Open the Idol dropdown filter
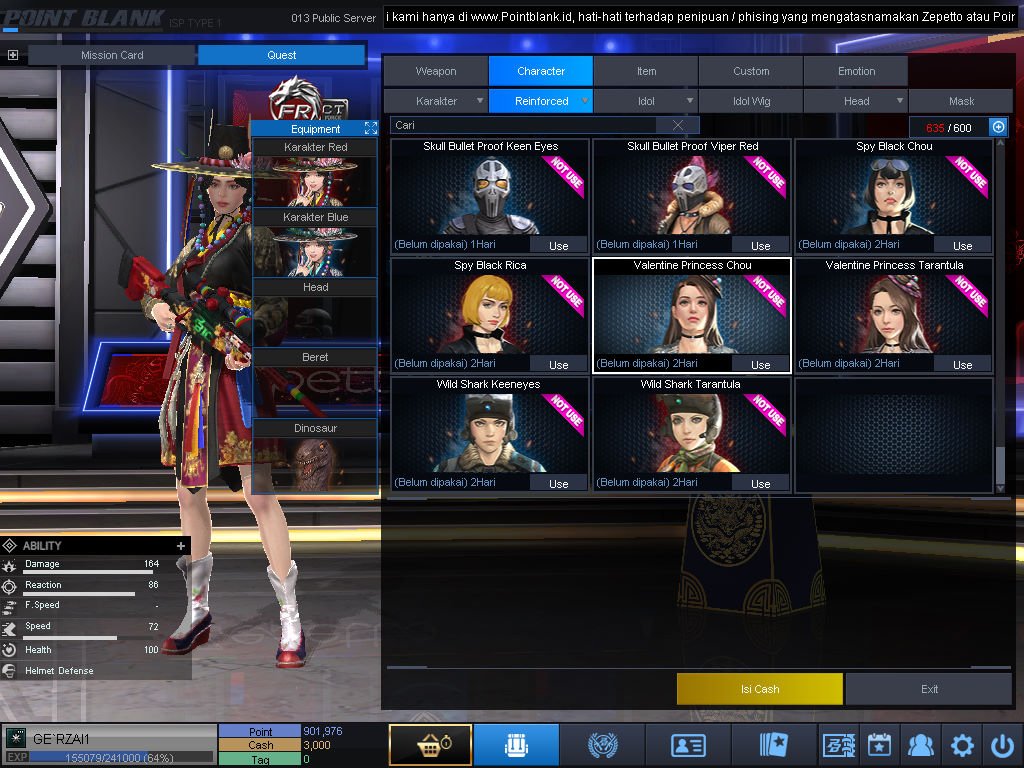 point(647,101)
